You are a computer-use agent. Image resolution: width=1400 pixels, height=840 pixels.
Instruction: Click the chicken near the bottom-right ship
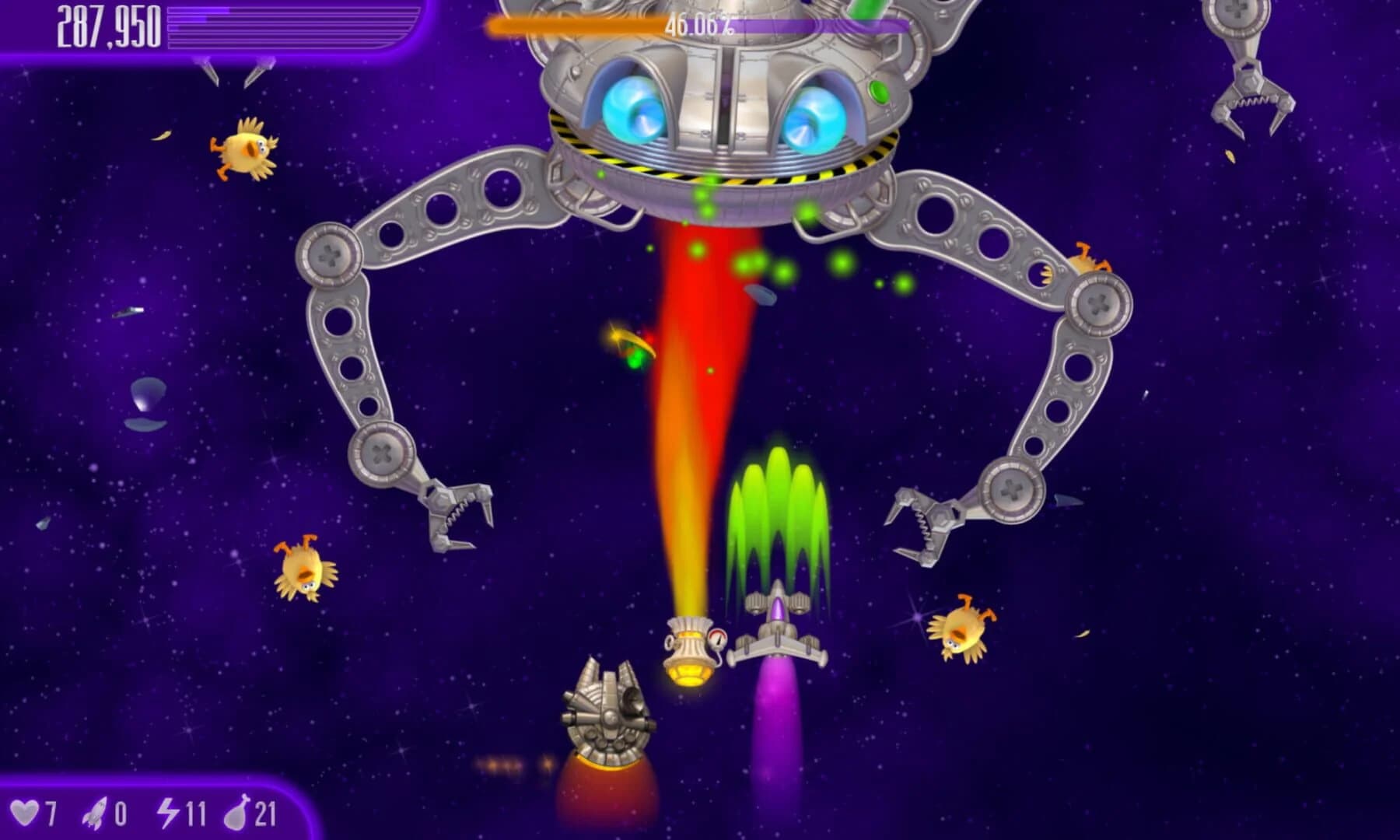click(962, 630)
